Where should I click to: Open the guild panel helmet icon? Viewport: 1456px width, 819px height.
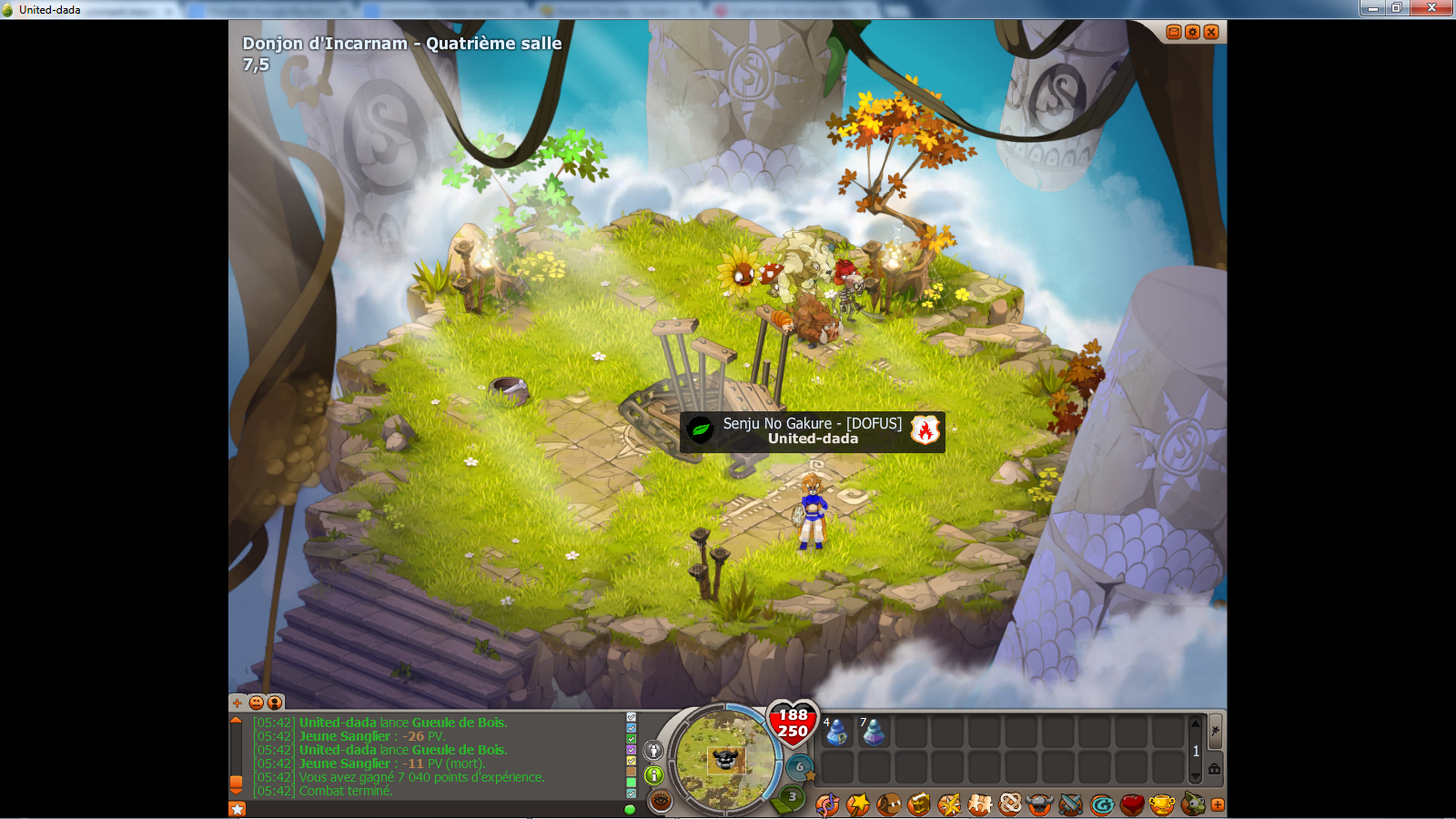click(1039, 804)
